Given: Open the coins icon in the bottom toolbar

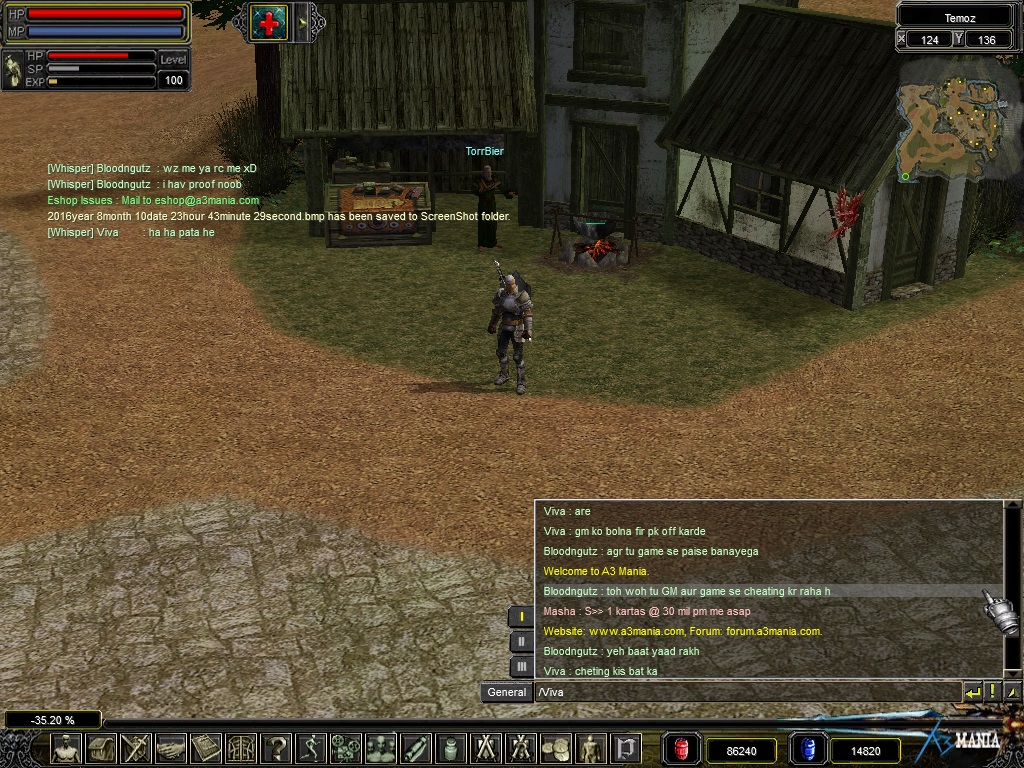Looking at the screenshot, I should coord(556,748).
